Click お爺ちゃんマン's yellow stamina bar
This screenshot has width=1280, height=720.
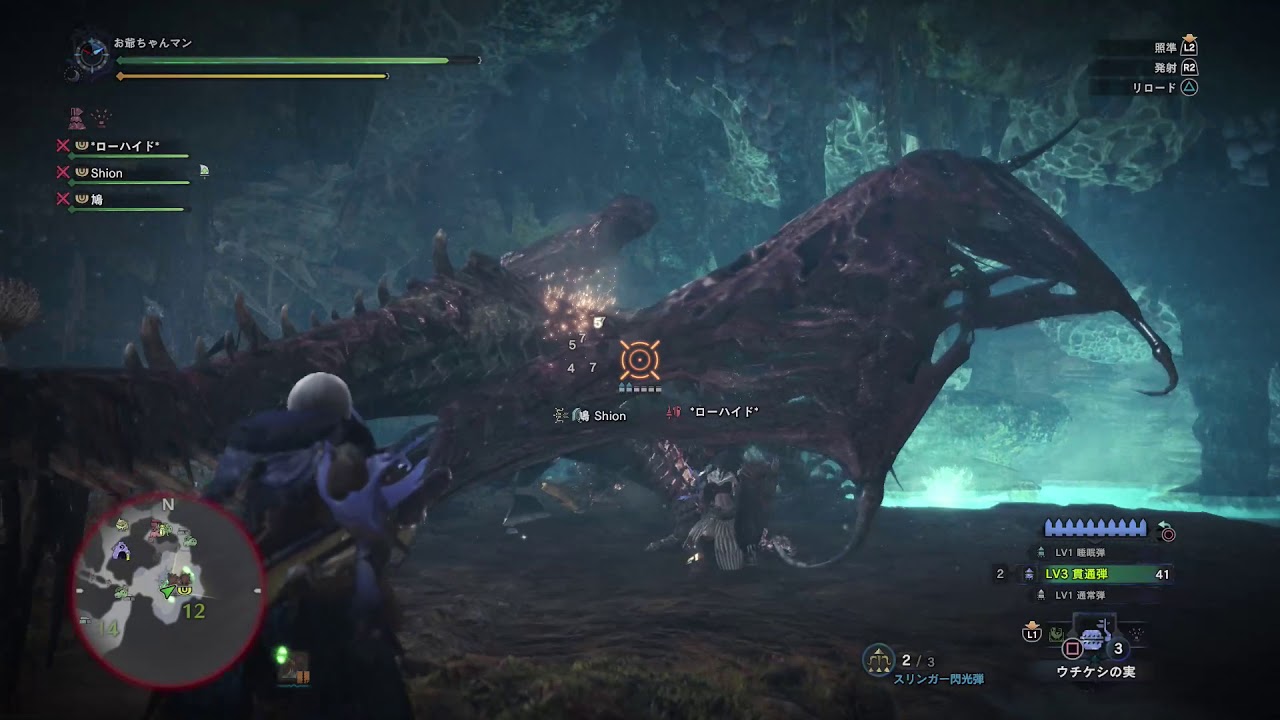(250, 76)
